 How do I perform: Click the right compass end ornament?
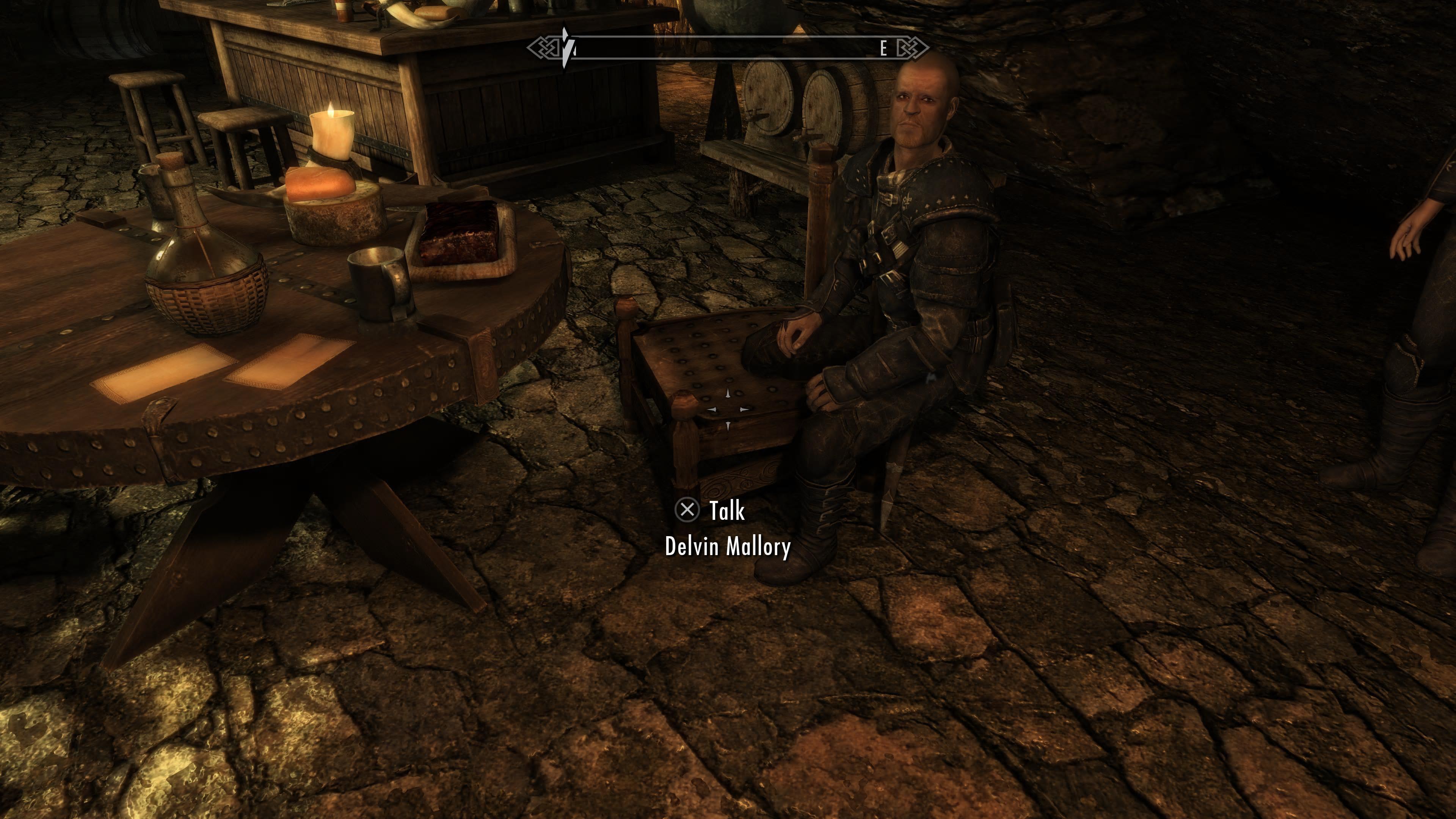point(913,48)
